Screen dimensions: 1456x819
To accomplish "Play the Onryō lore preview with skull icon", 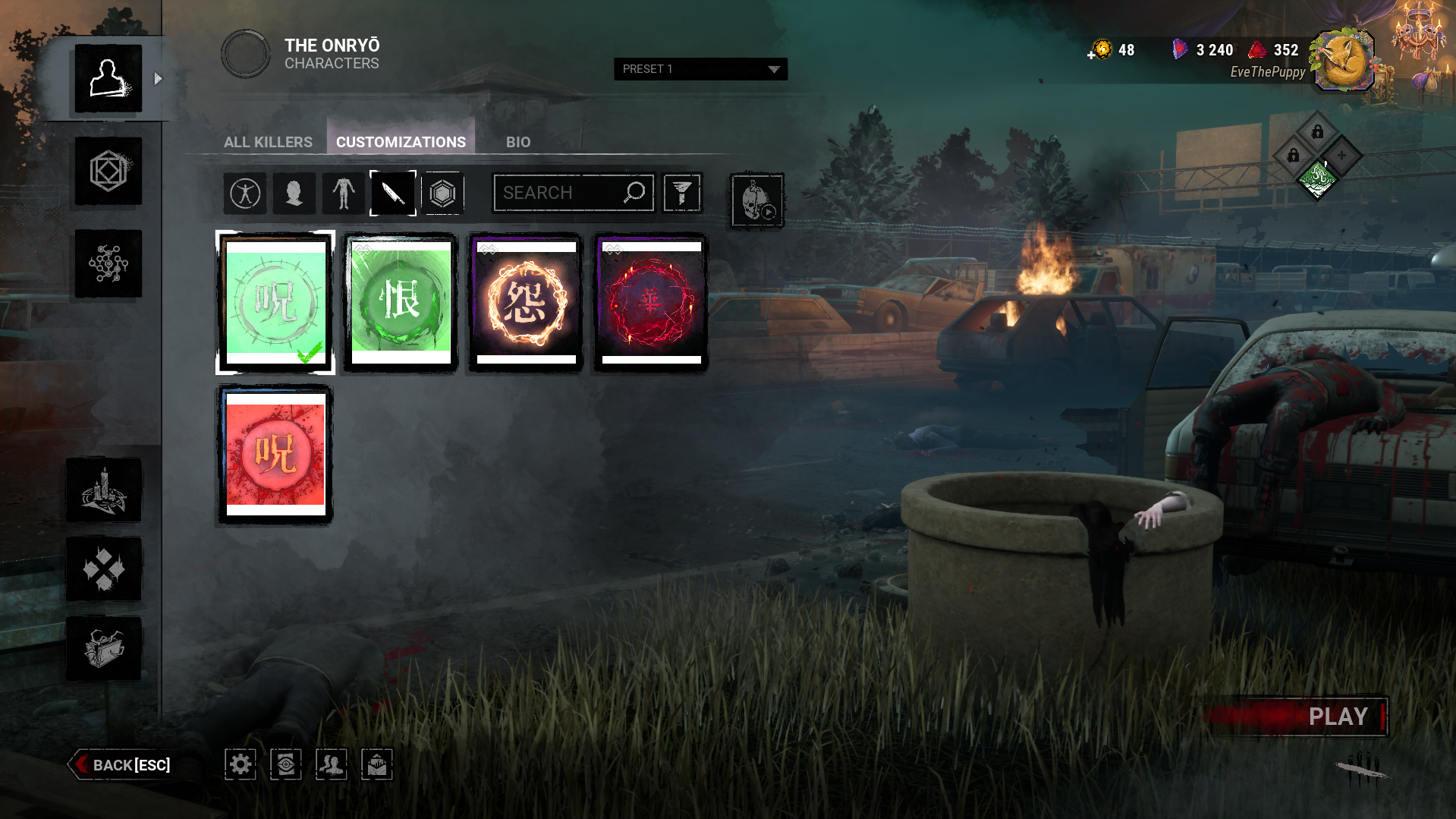I will click(x=756, y=200).
